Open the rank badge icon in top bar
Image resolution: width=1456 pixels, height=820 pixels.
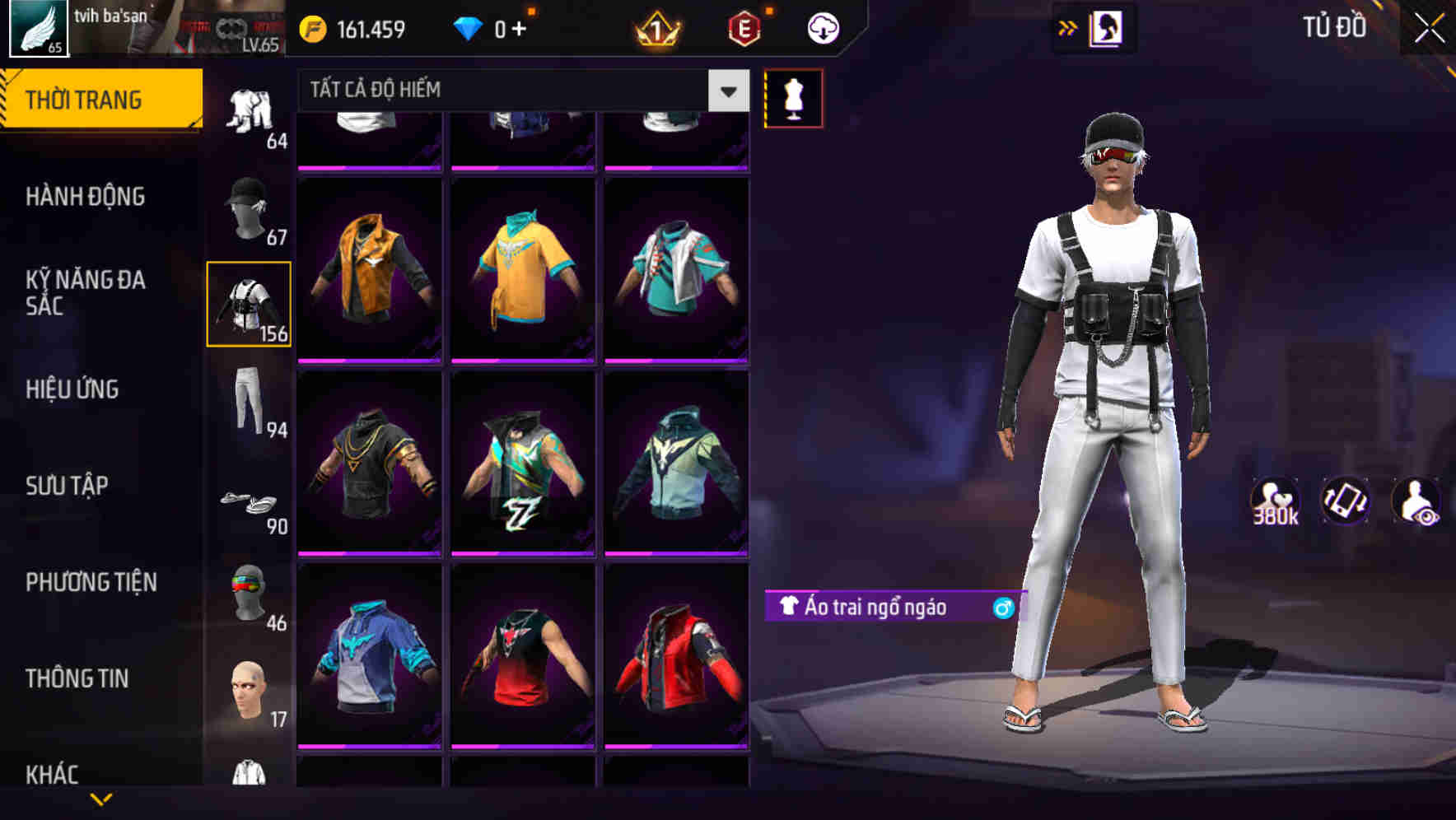[x=655, y=27]
